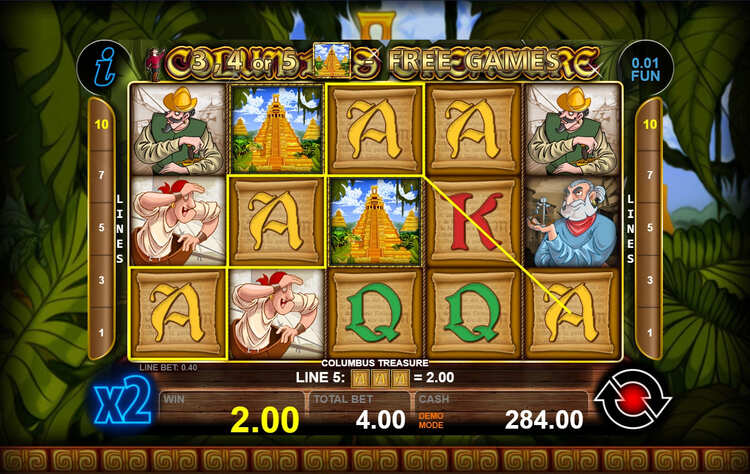Screen dimensions: 750x474
Task: Pick 3 lines on the right lines panel
Action: point(650,280)
